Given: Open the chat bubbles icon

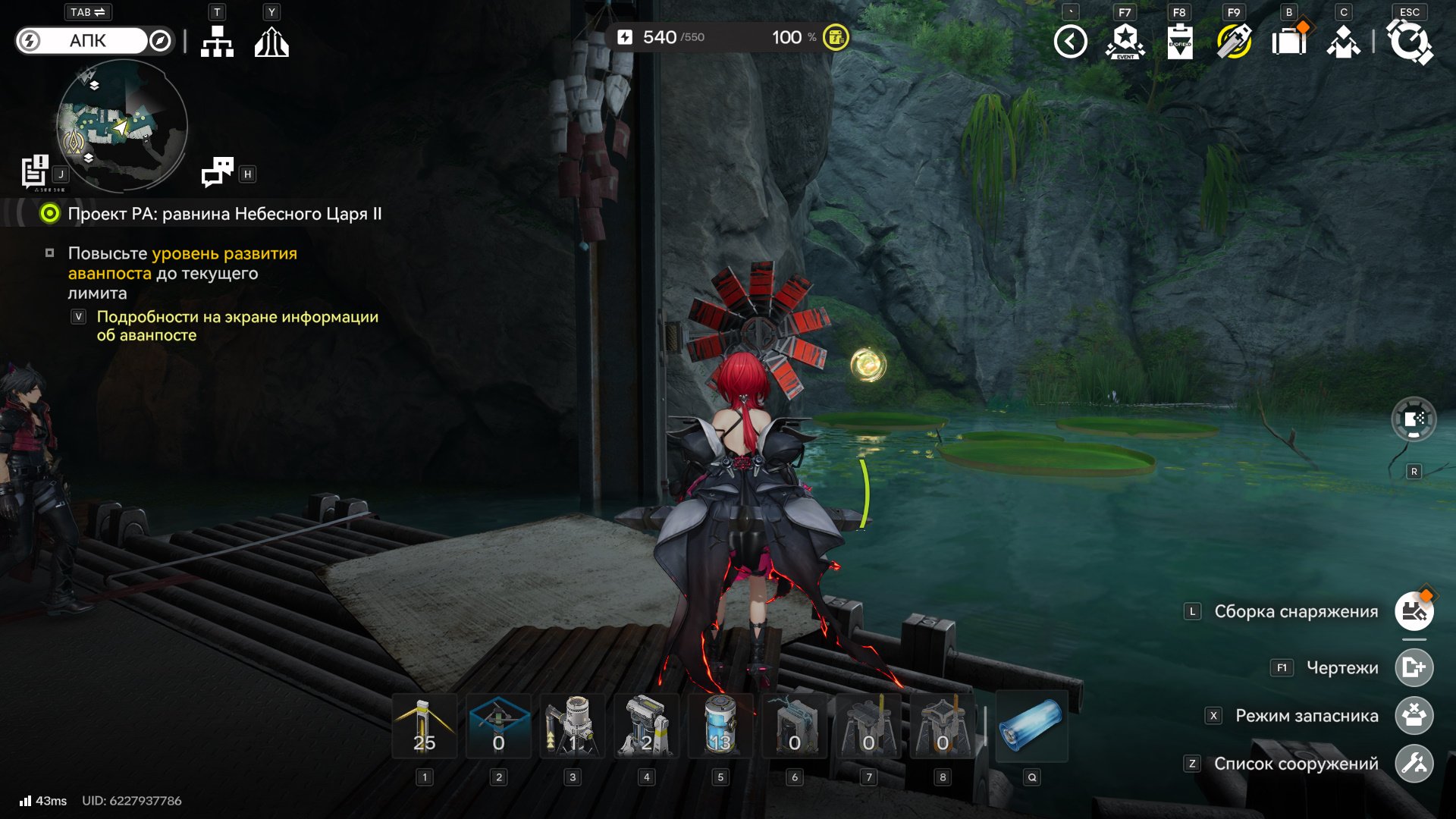Looking at the screenshot, I should (x=218, y=172).
